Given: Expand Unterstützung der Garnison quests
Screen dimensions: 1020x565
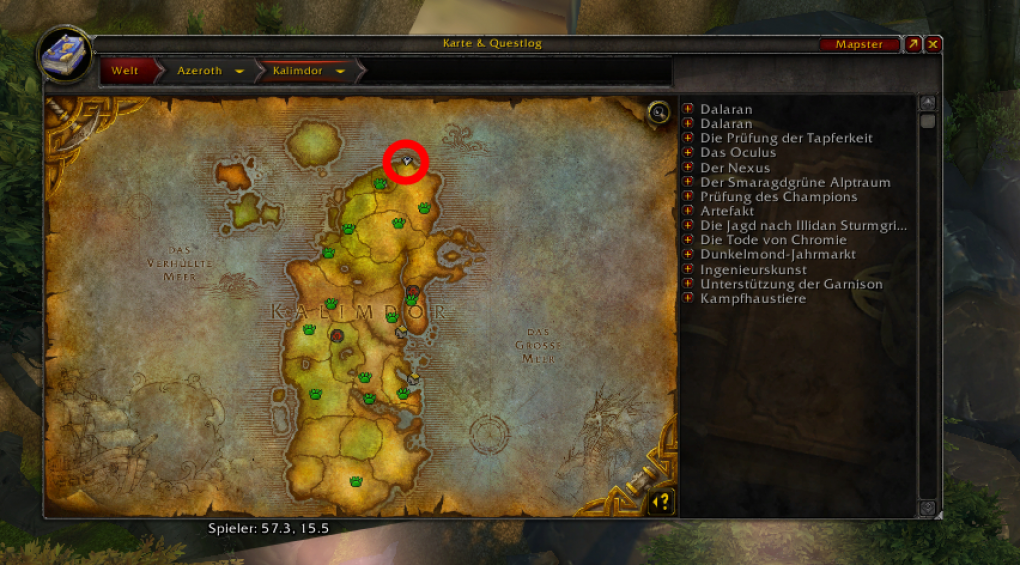Looking at the screenshot, I should (x=688, y=284).
